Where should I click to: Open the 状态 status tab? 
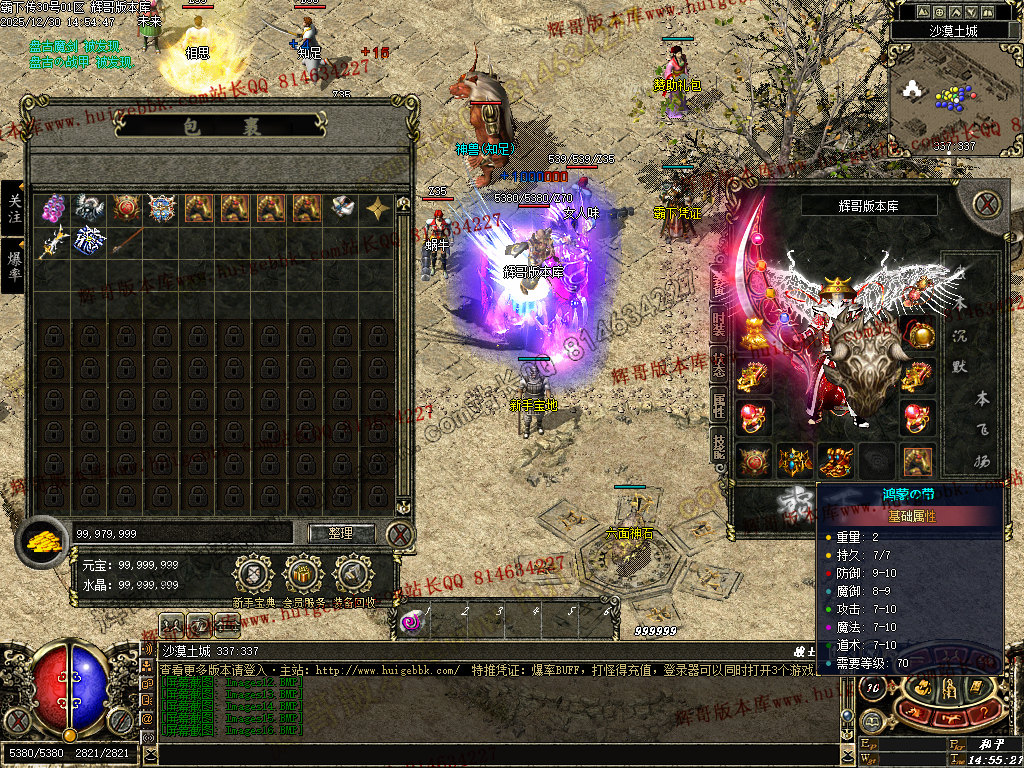[x=719, y=365]
